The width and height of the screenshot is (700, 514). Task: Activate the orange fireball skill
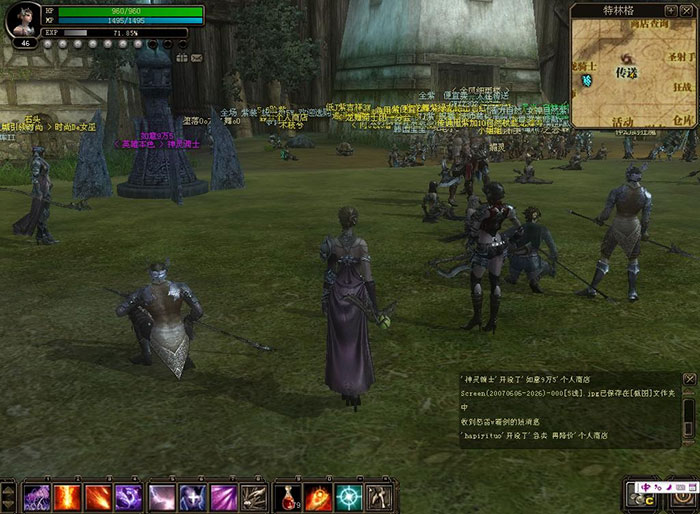coord(318,496)
